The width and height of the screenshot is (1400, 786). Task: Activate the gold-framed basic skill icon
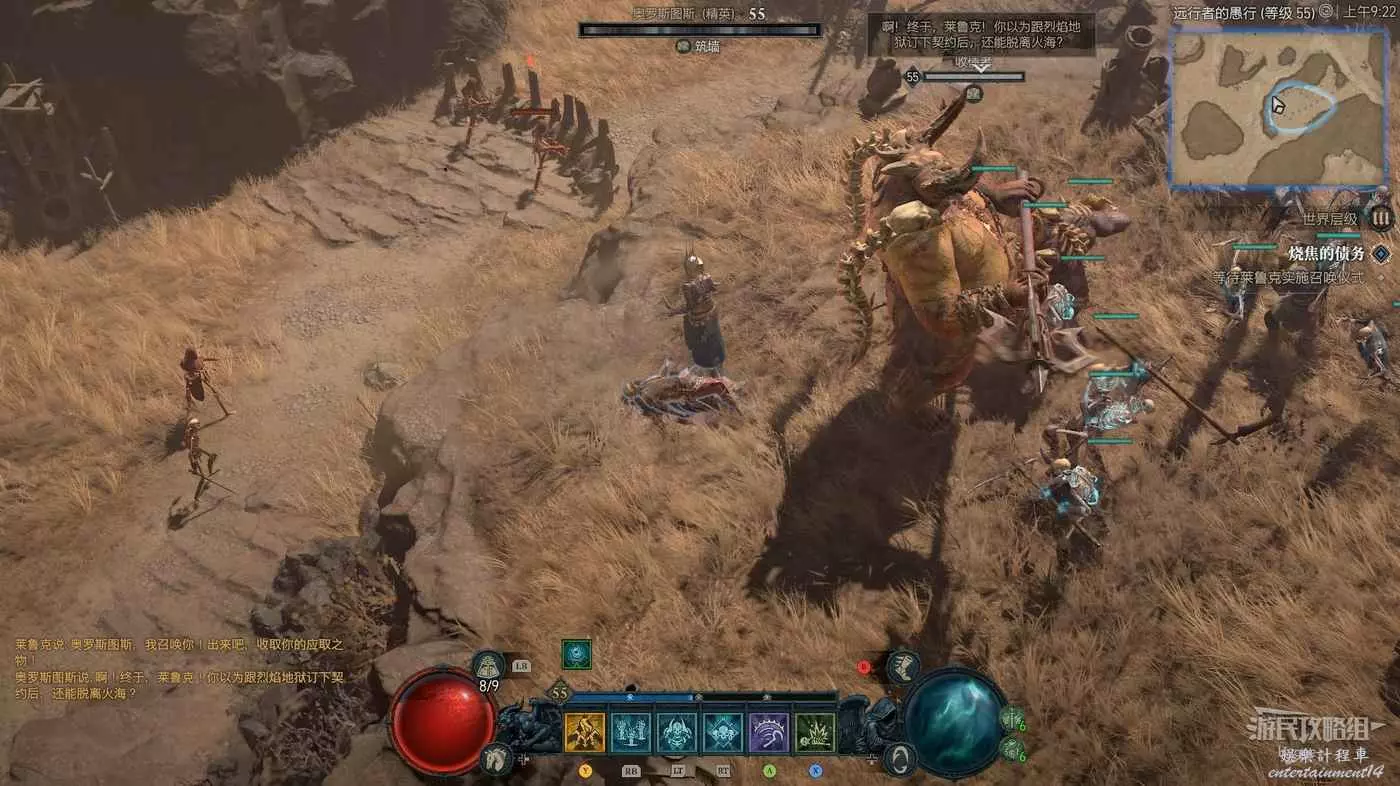(585, 733)
